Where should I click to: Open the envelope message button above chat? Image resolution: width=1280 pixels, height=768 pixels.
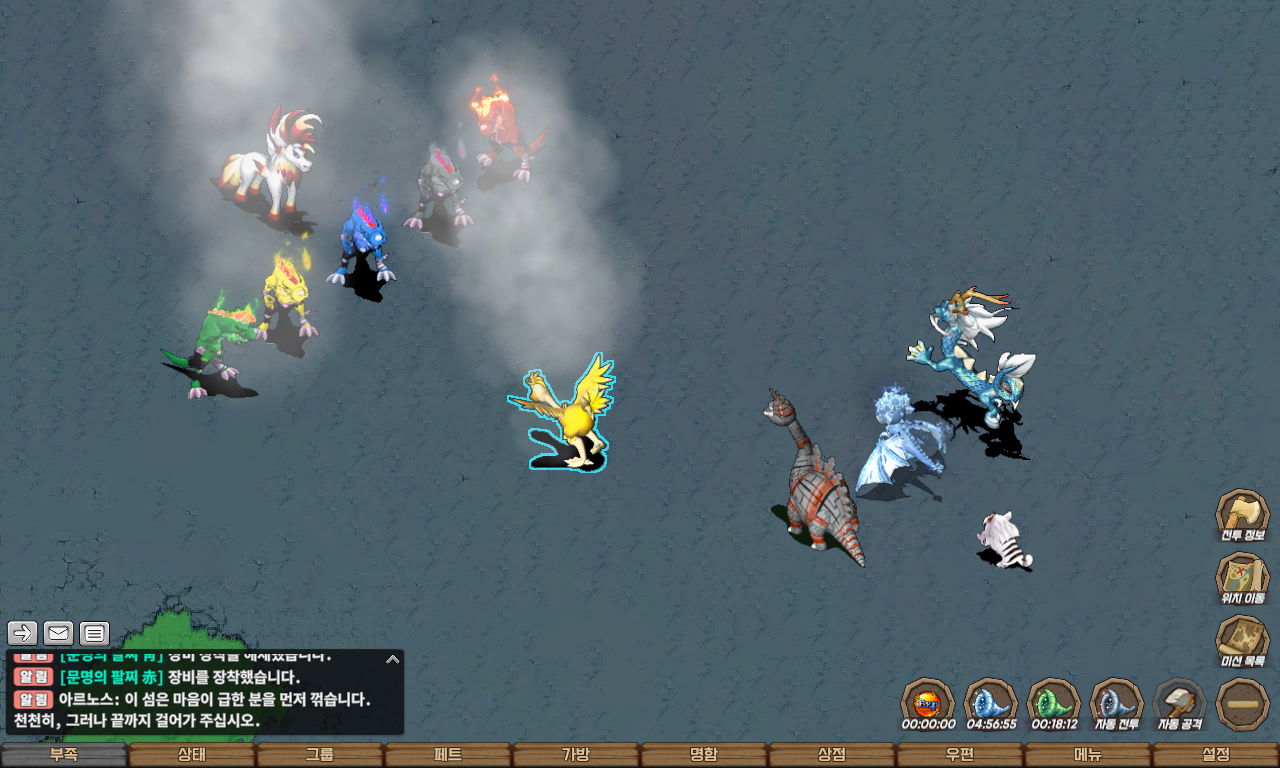coord(59,633)
